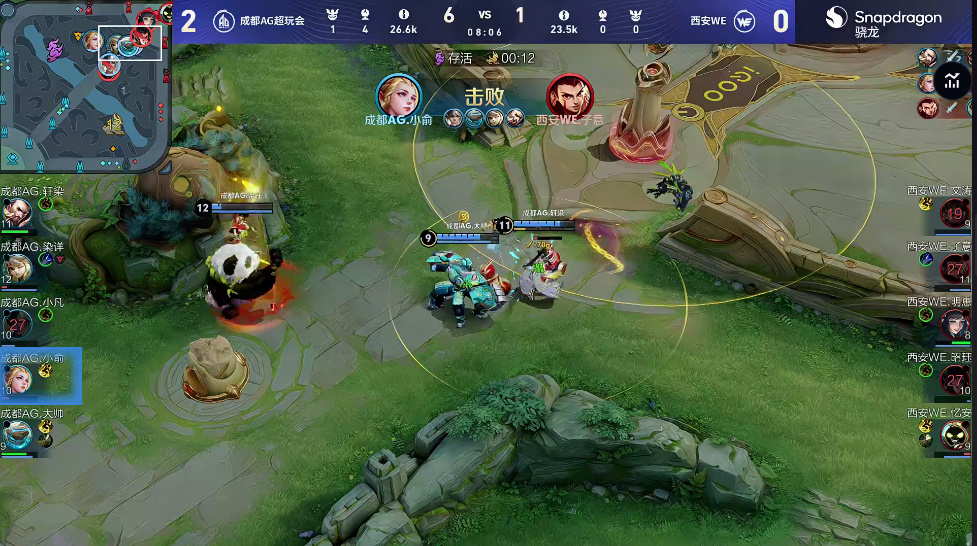
Task: Select player 成都AG.轩染 portrait
Action: [16, 212]
